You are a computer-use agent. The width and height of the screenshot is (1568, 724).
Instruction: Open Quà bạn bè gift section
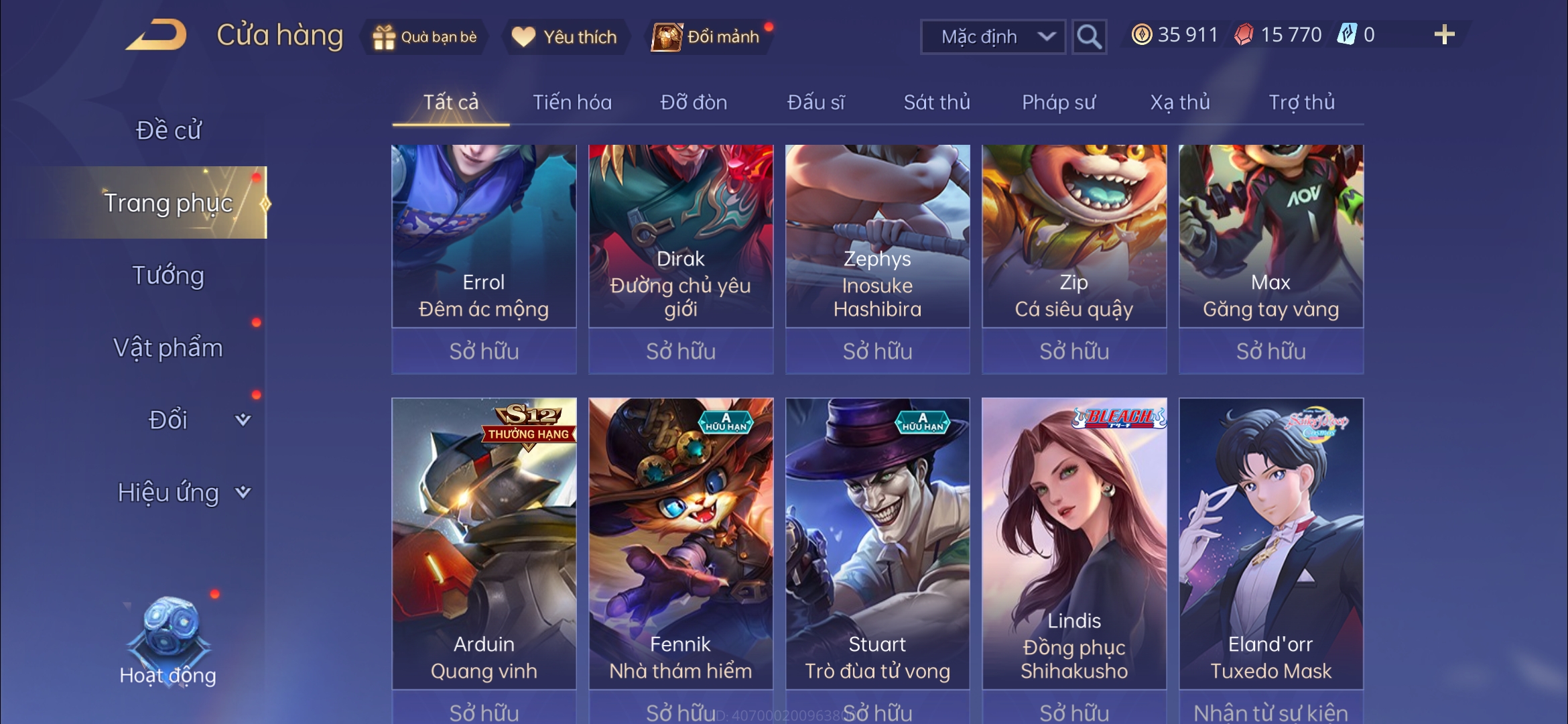[x=425, y=37]
